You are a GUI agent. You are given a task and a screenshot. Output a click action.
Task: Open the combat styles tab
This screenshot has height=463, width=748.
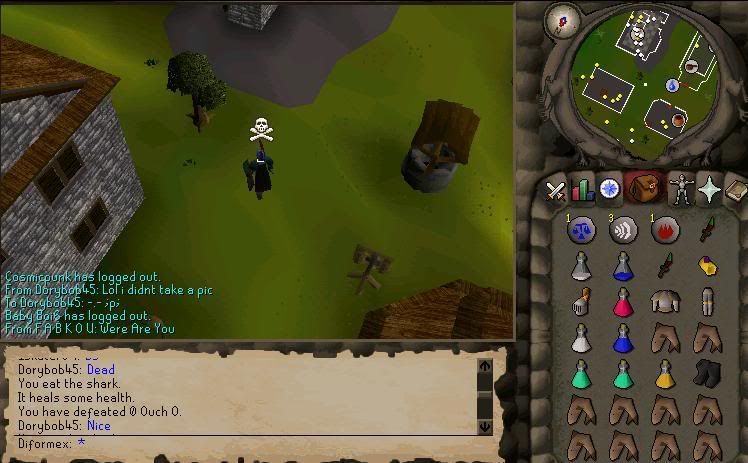click(x=555, y=189)
